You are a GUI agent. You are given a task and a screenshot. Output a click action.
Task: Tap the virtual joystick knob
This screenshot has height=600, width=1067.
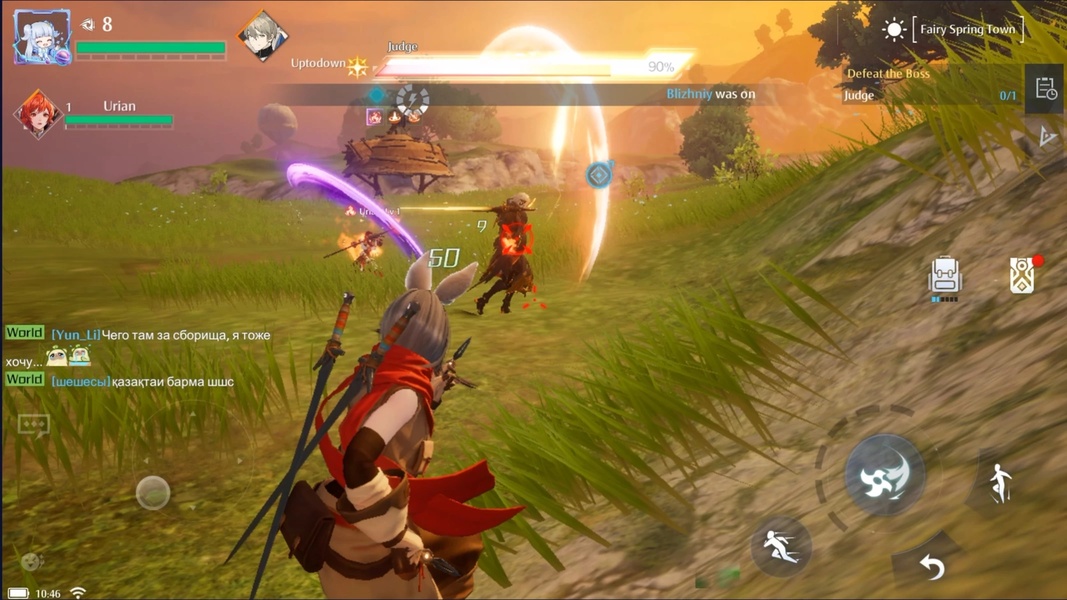(153, 492)
